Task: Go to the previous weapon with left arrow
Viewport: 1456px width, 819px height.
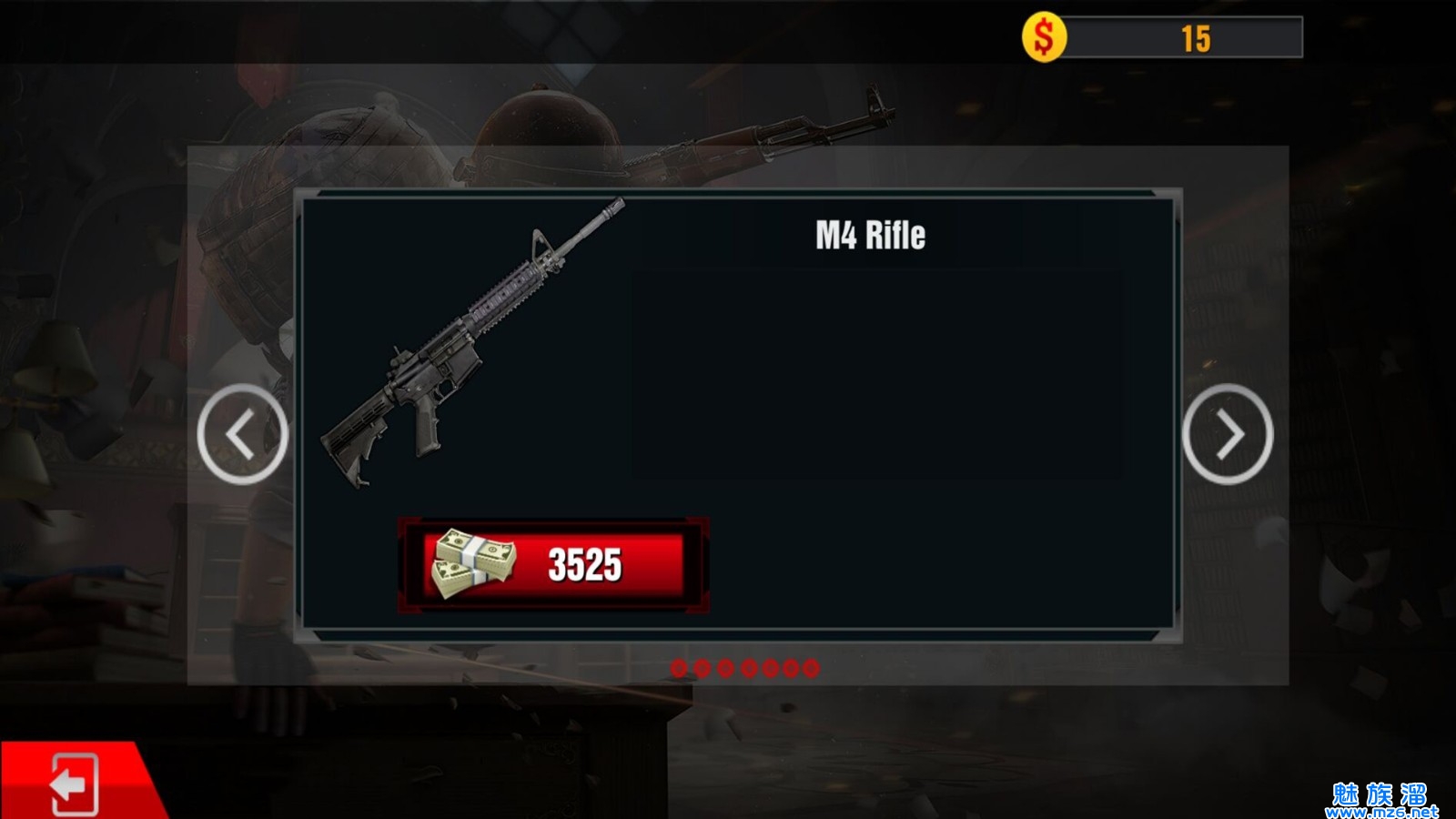Action: [x=242, y=434]
